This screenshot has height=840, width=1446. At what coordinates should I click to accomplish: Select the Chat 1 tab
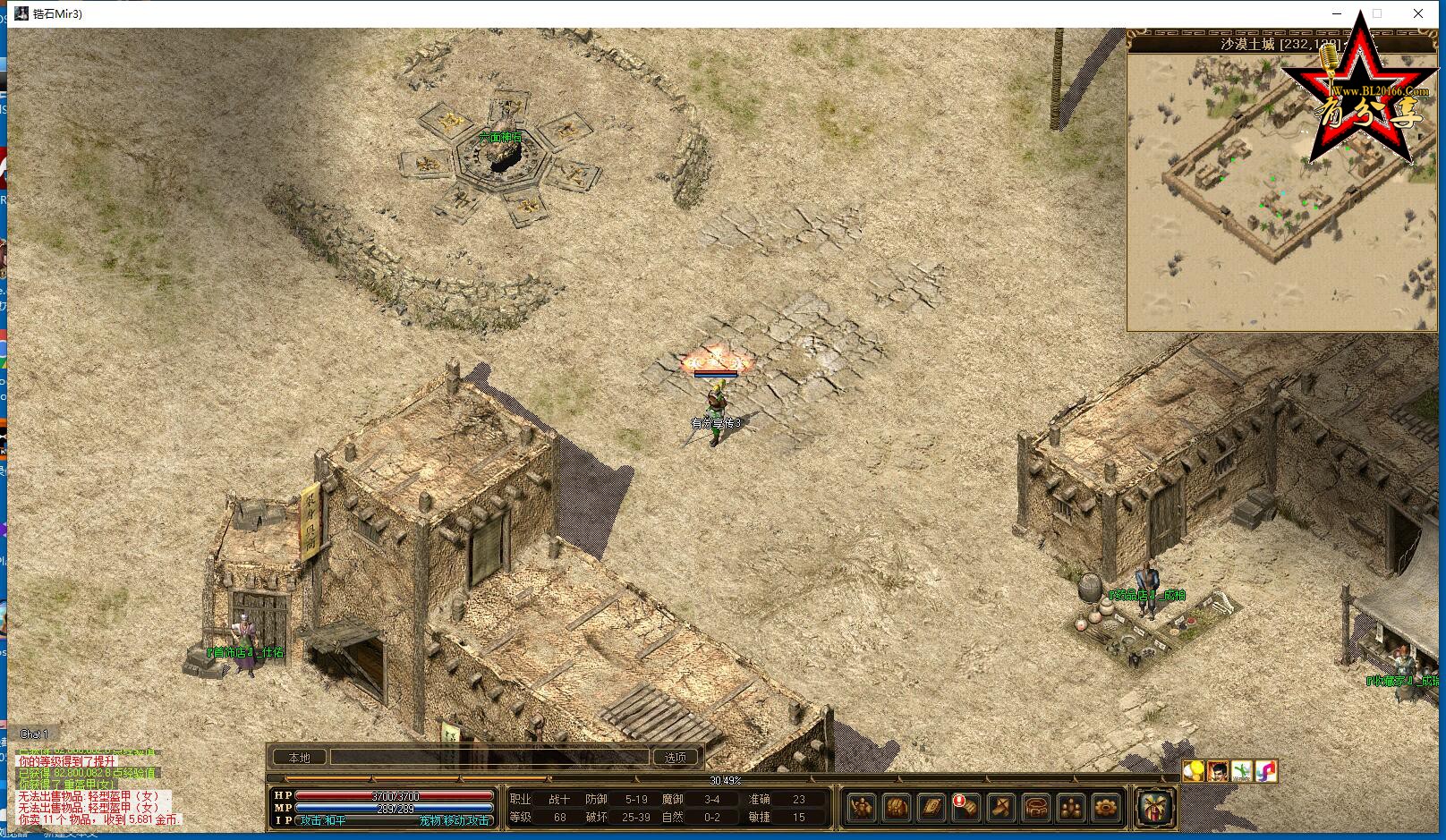pyautogui.click(x=35, y=734)
